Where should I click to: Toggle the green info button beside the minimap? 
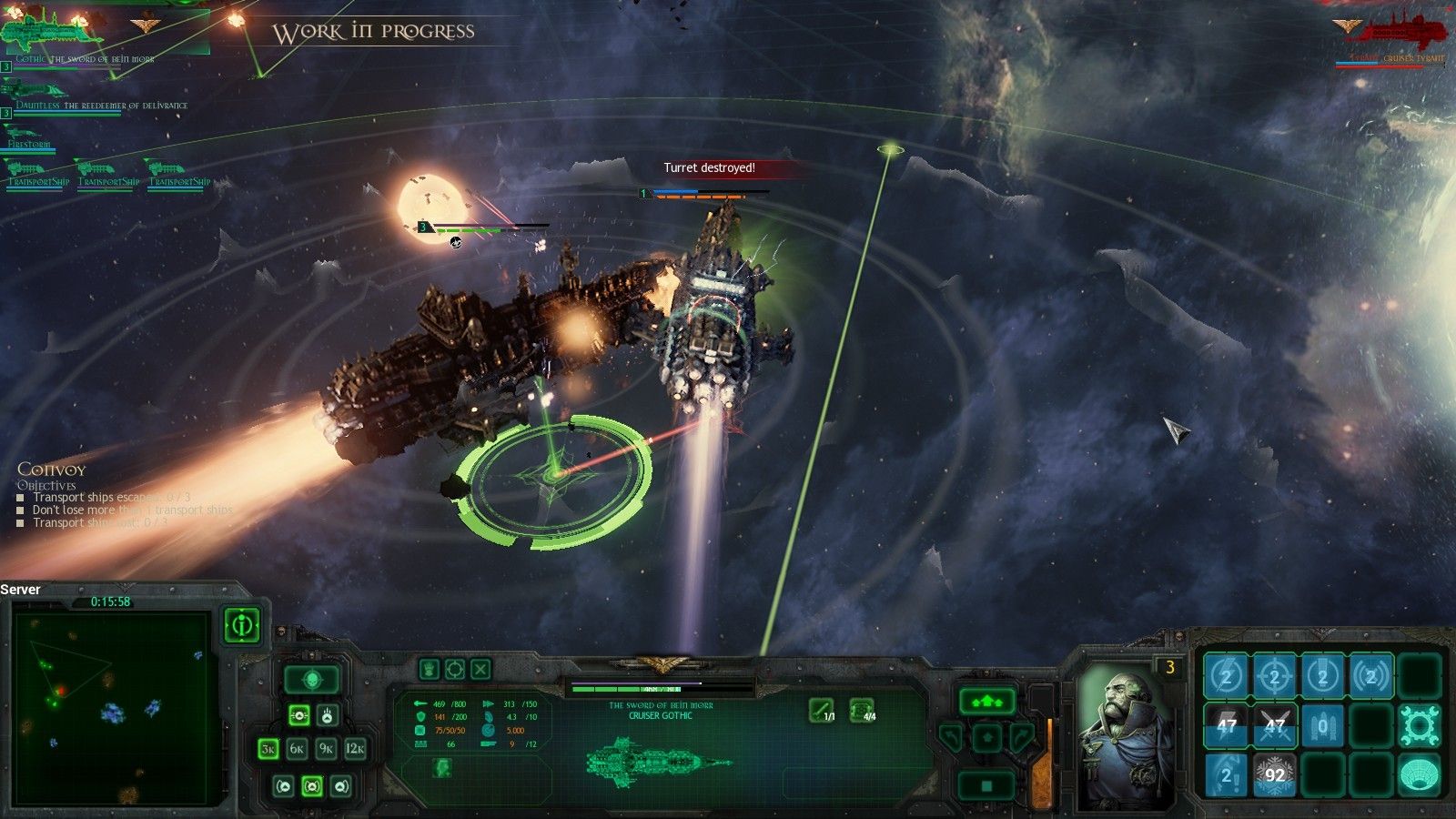[x=242, y=625]
